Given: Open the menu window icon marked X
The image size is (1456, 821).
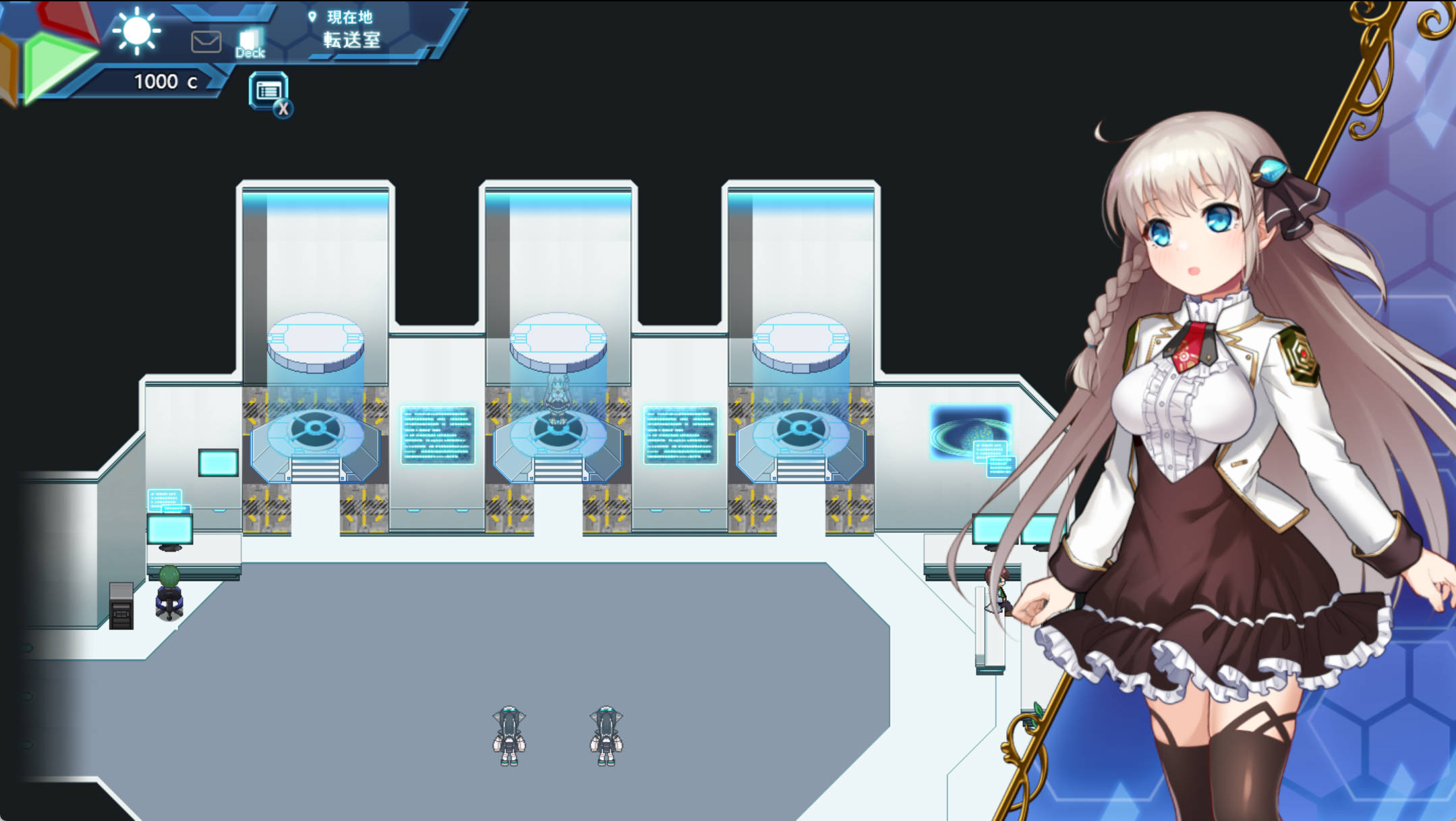Looking at the screenshot, I should (268, 90).
